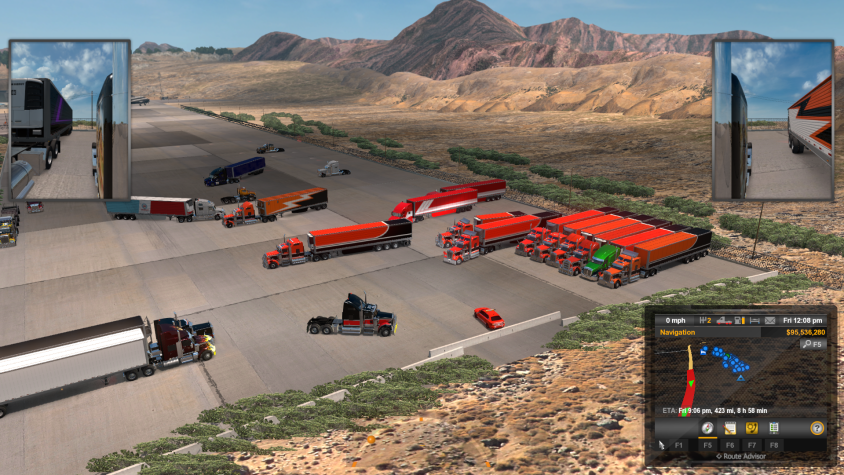Select the left side mirror view
This screenshot has width=844, height=475.
[69, 120]
